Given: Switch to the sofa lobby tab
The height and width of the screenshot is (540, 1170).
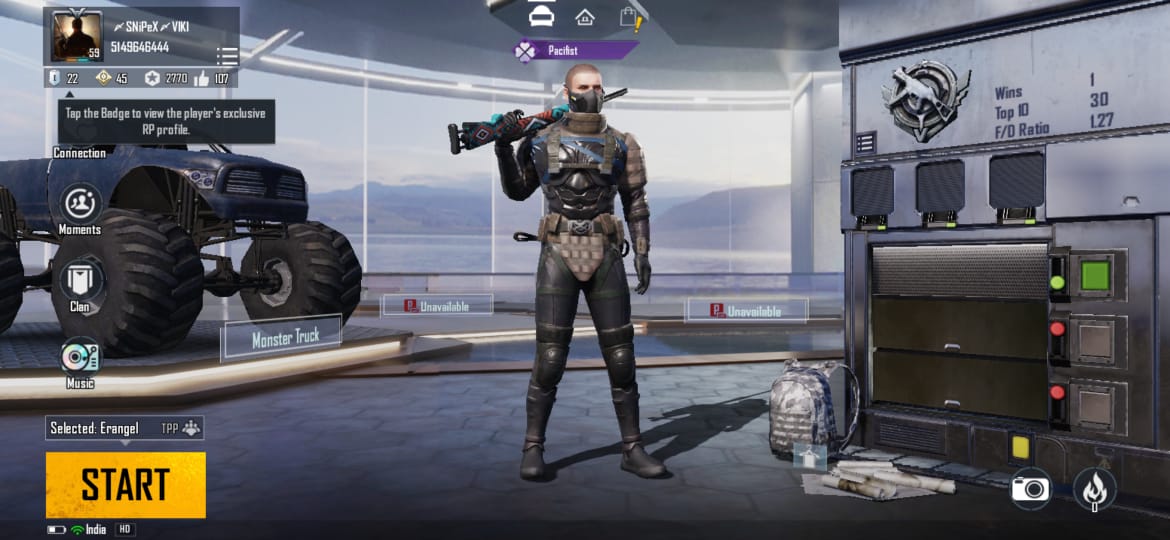Looking at the screenshot, I should [541, 17].
